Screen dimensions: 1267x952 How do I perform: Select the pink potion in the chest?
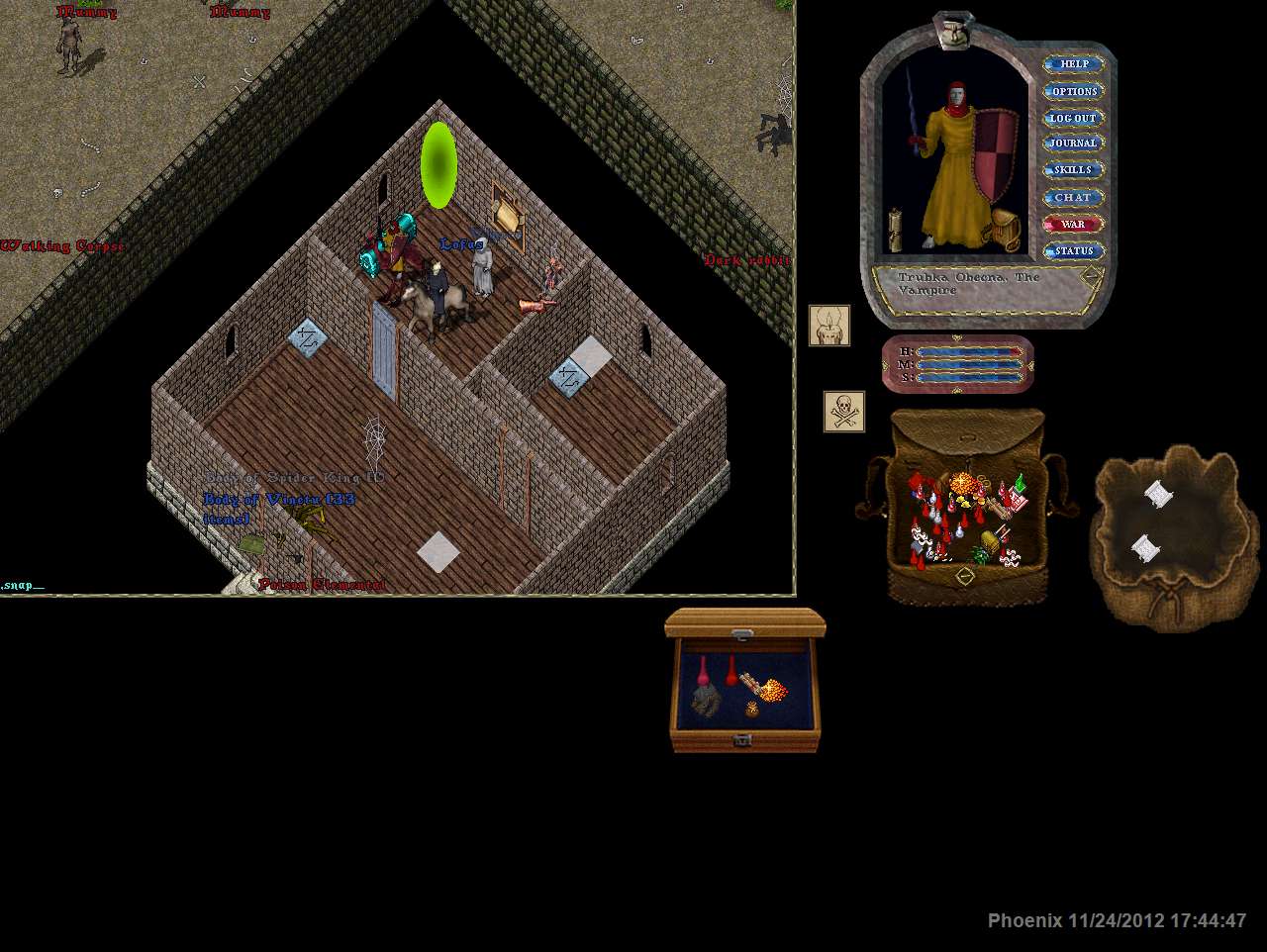pyautogui.click(x=703, y=671)
